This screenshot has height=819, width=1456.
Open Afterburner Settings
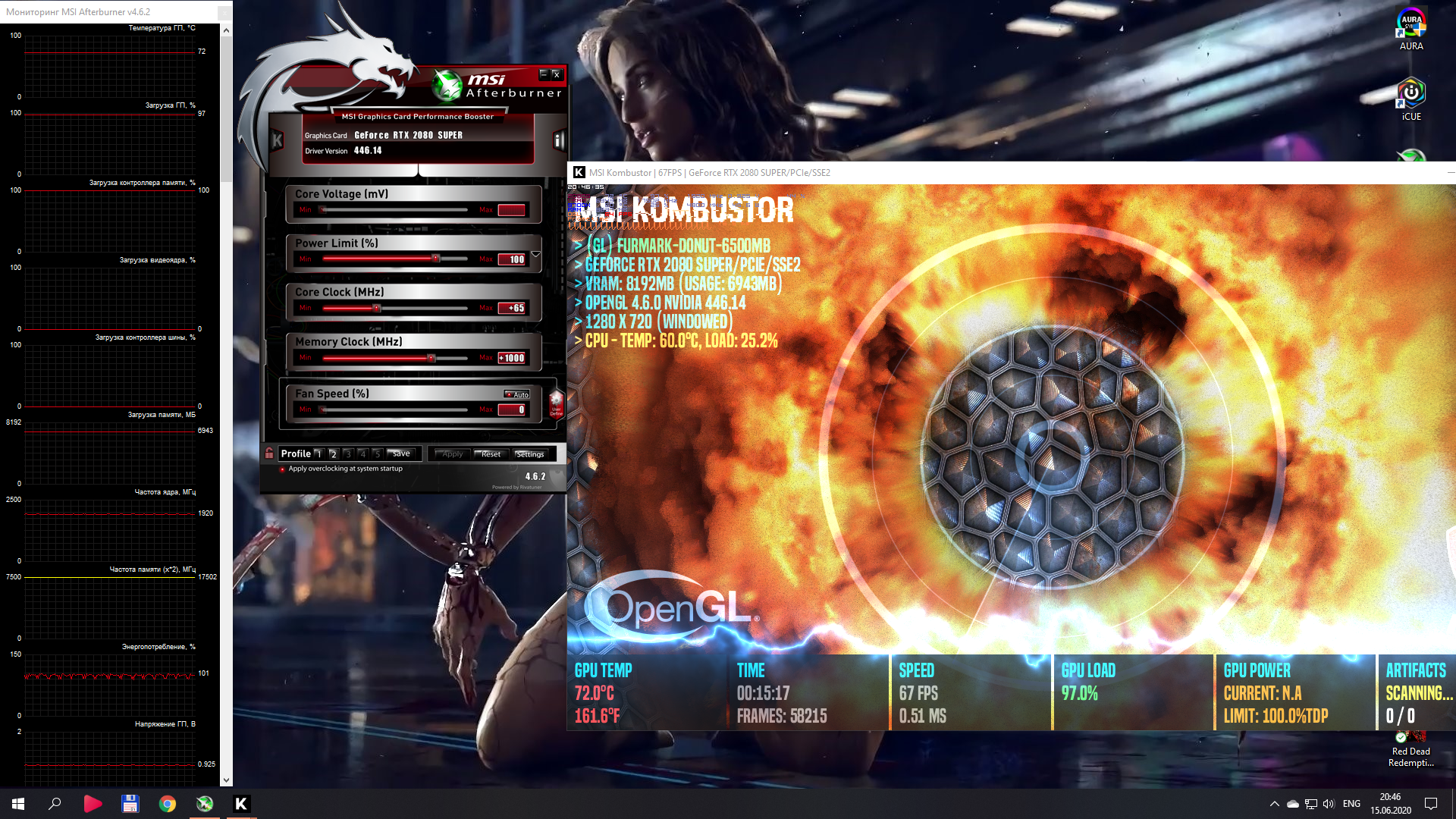[x=529, y=453]
